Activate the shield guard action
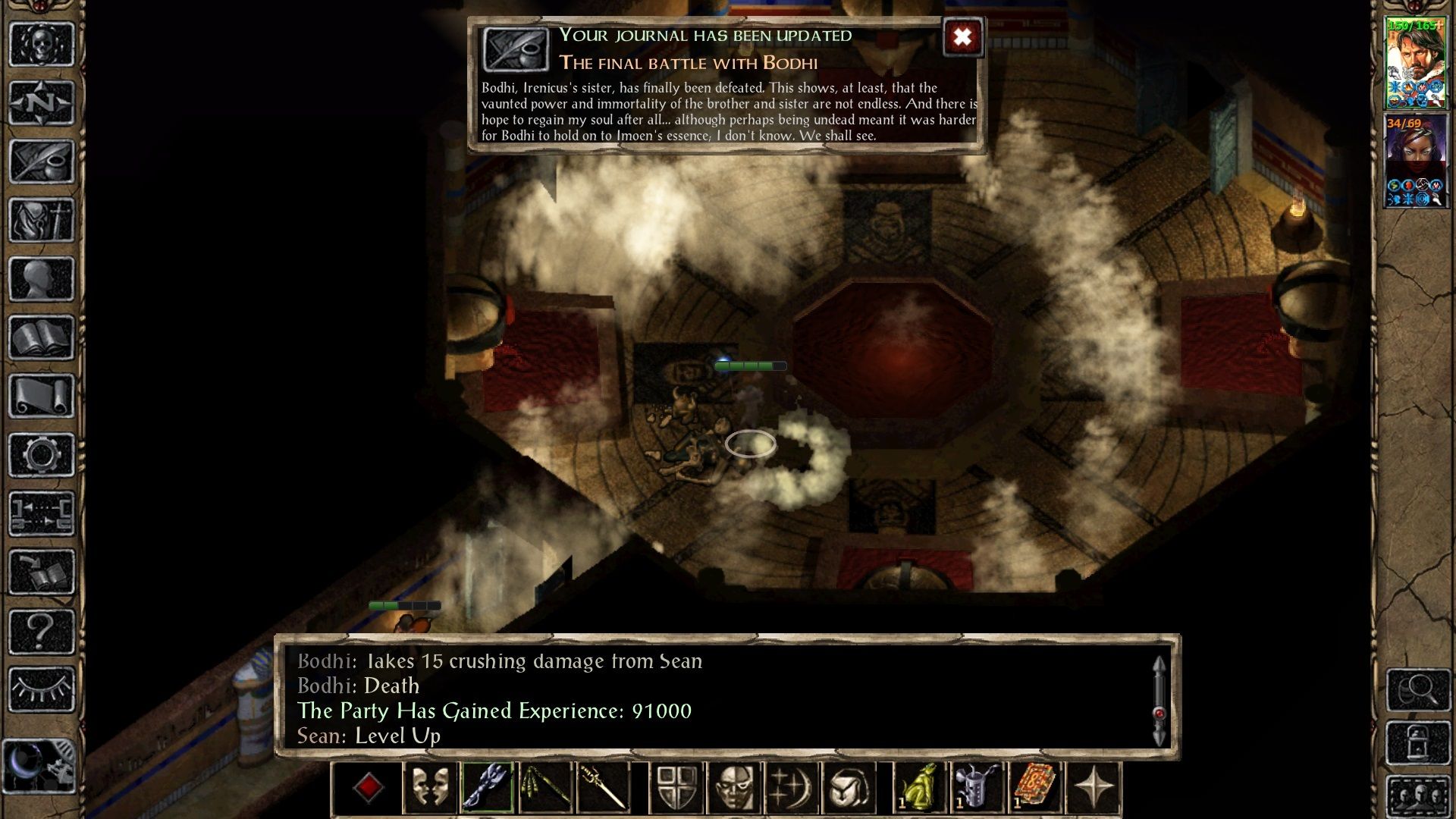The height and width of the screenshot is (819, 1456). pyautogui.click(x=676, y=788)
